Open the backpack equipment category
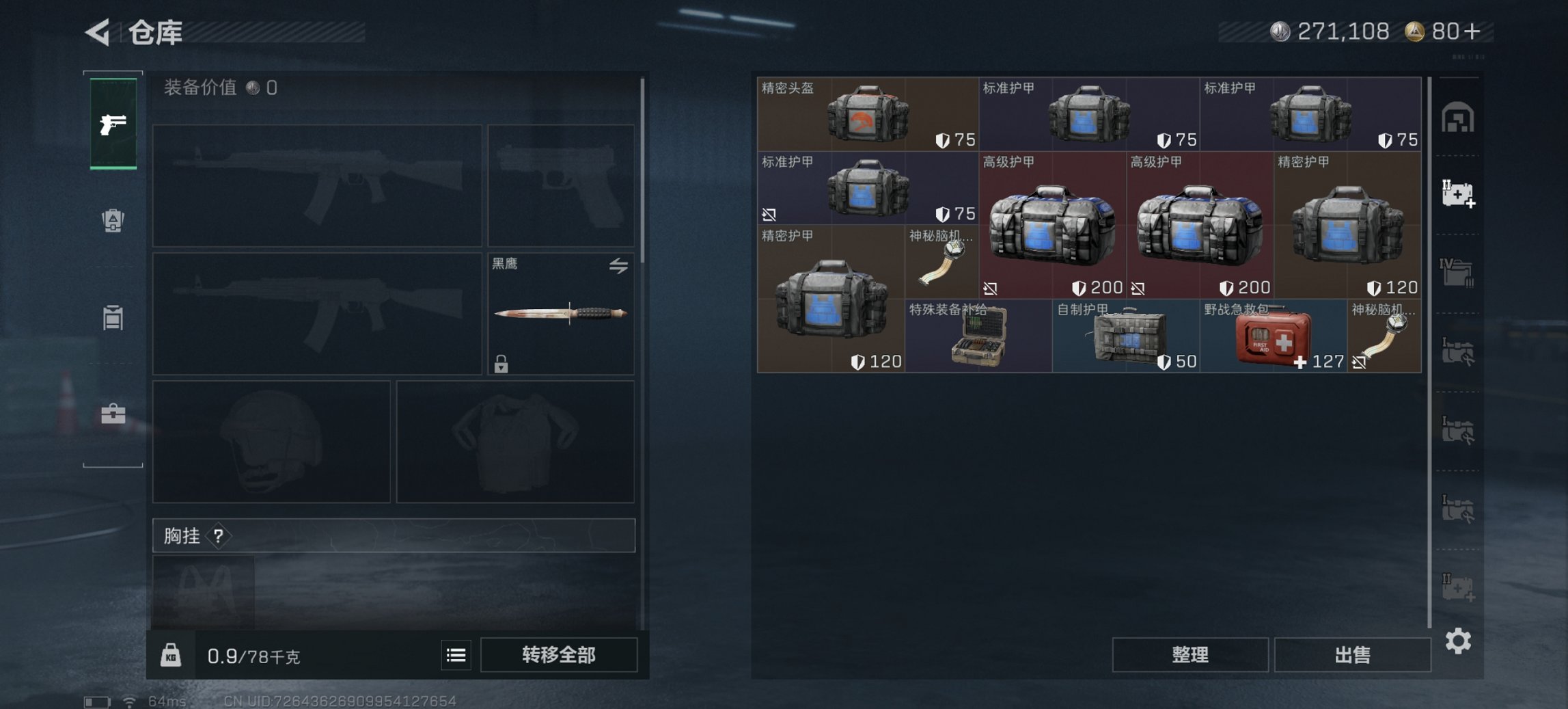1568x709 pixels. click(x=113, y=219)
